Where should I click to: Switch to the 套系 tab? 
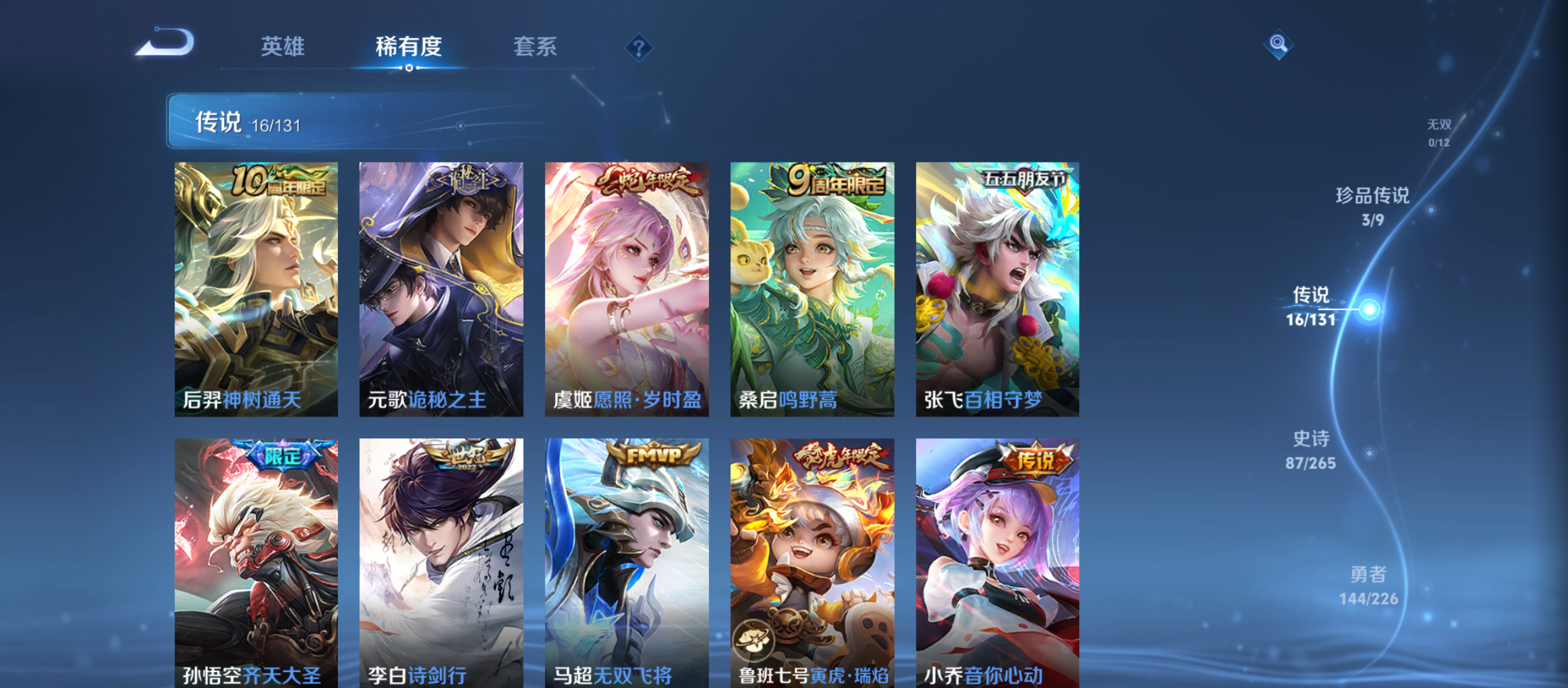coord(536,47)
